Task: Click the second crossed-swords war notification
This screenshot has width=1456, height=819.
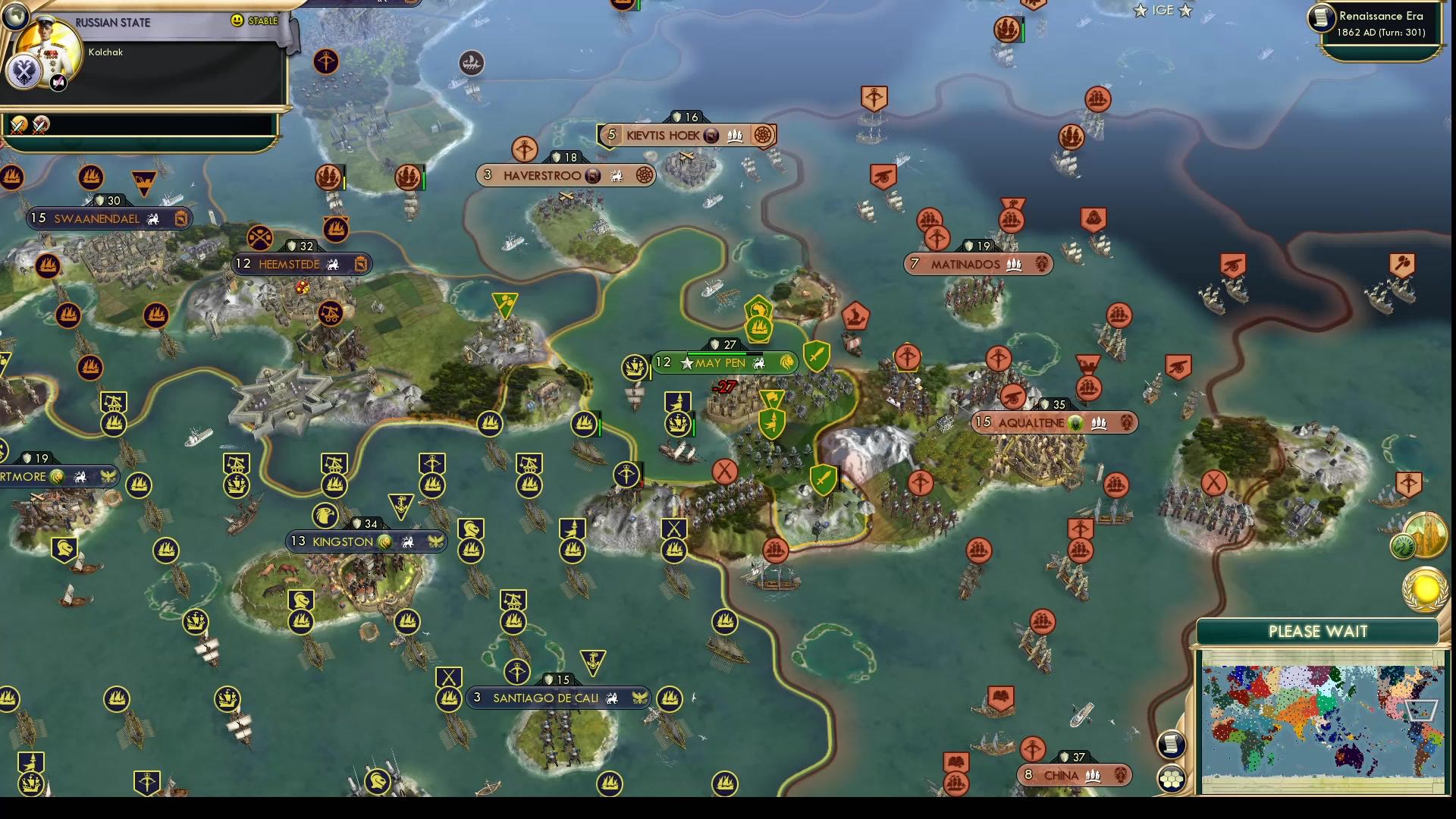Action: [42, 124]
